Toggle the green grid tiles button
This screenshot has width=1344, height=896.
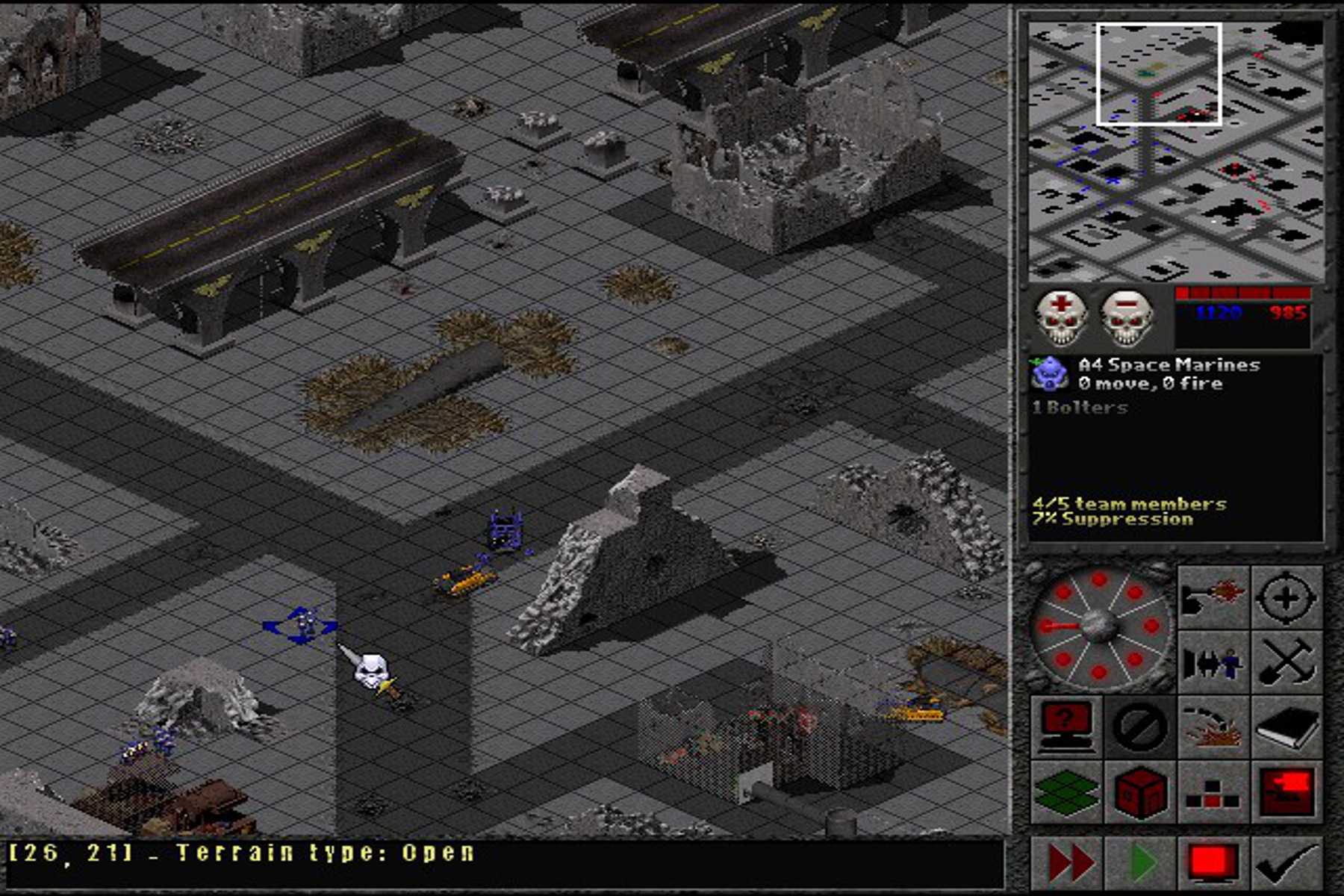point(1066,791)
